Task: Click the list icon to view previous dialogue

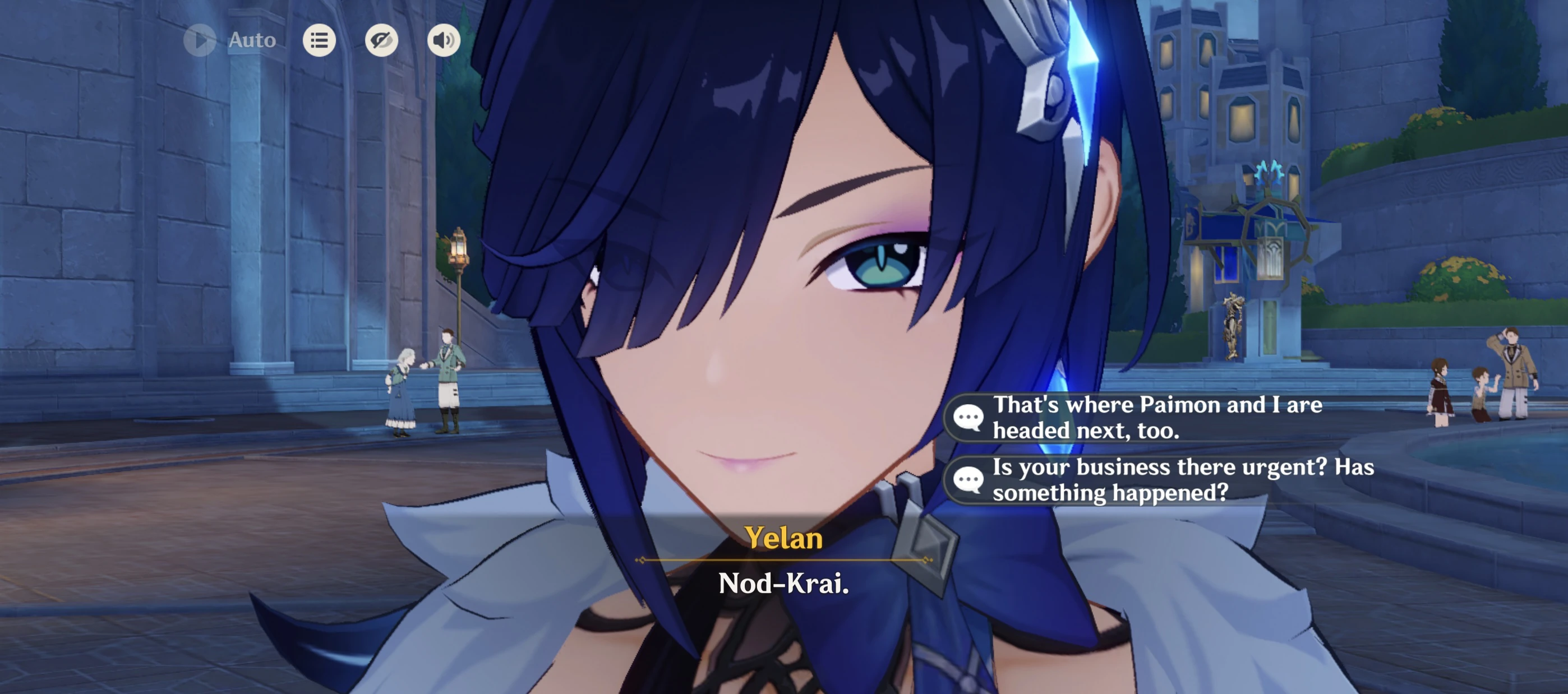Action: tap(319, 40)
